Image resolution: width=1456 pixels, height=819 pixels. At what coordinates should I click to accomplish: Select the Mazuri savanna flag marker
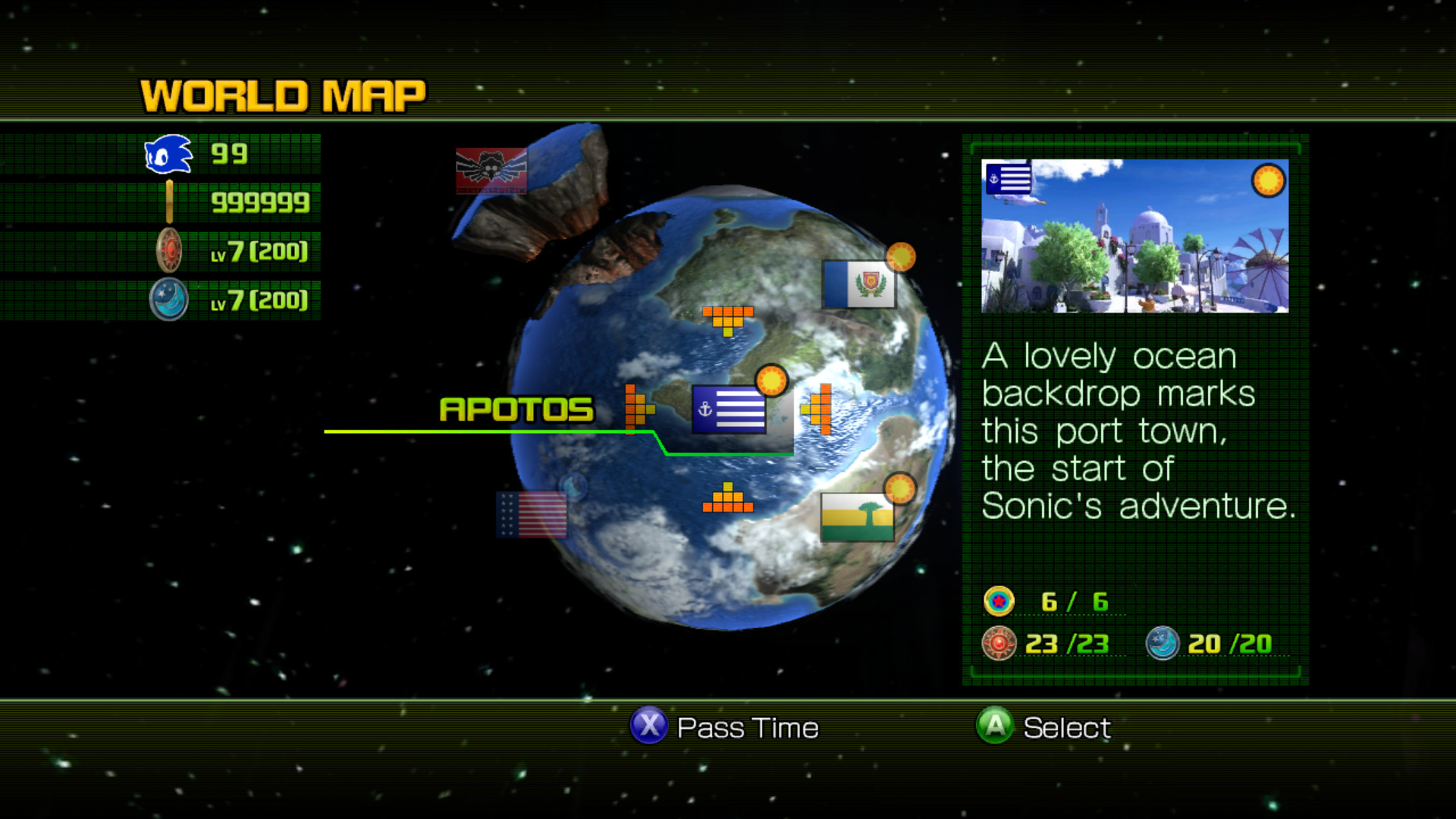pos(858,517)
